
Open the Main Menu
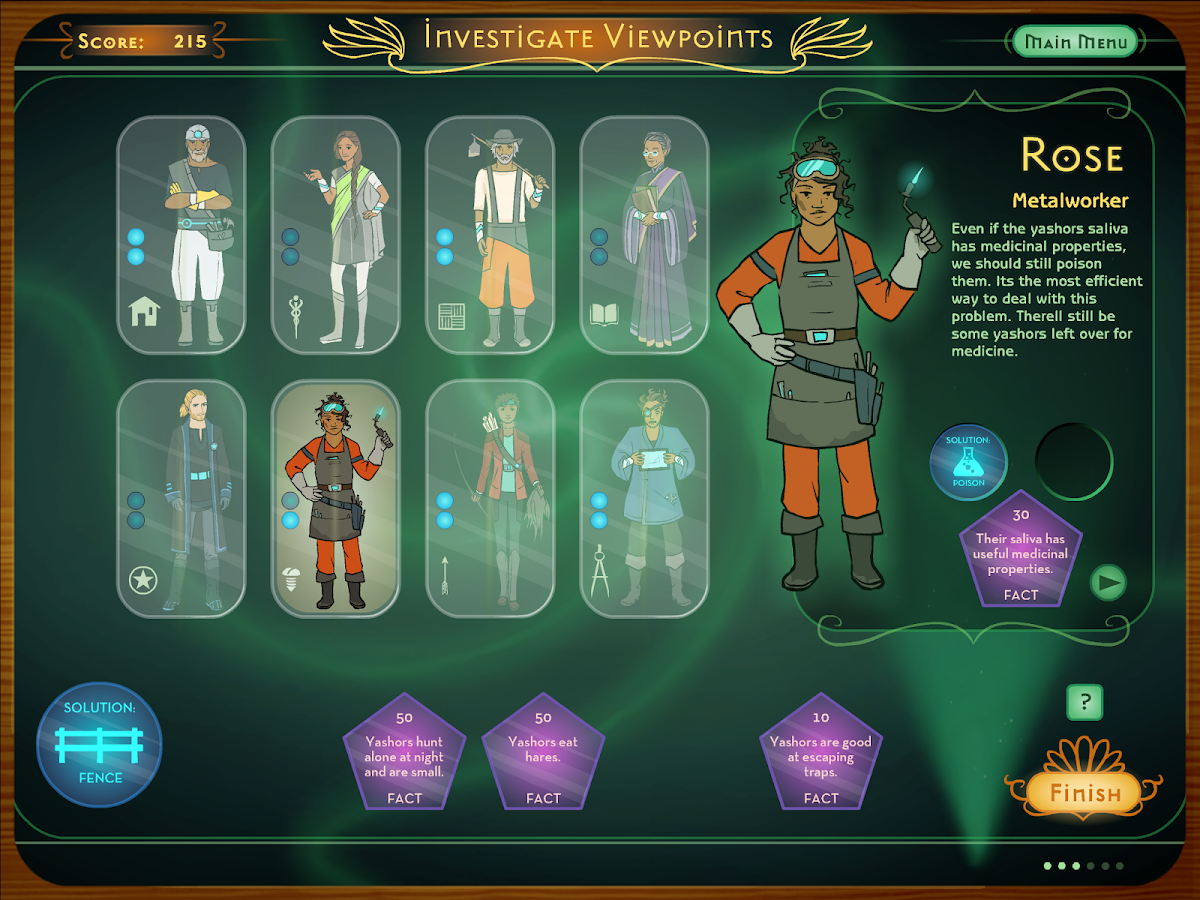[x=1075, y=42]
